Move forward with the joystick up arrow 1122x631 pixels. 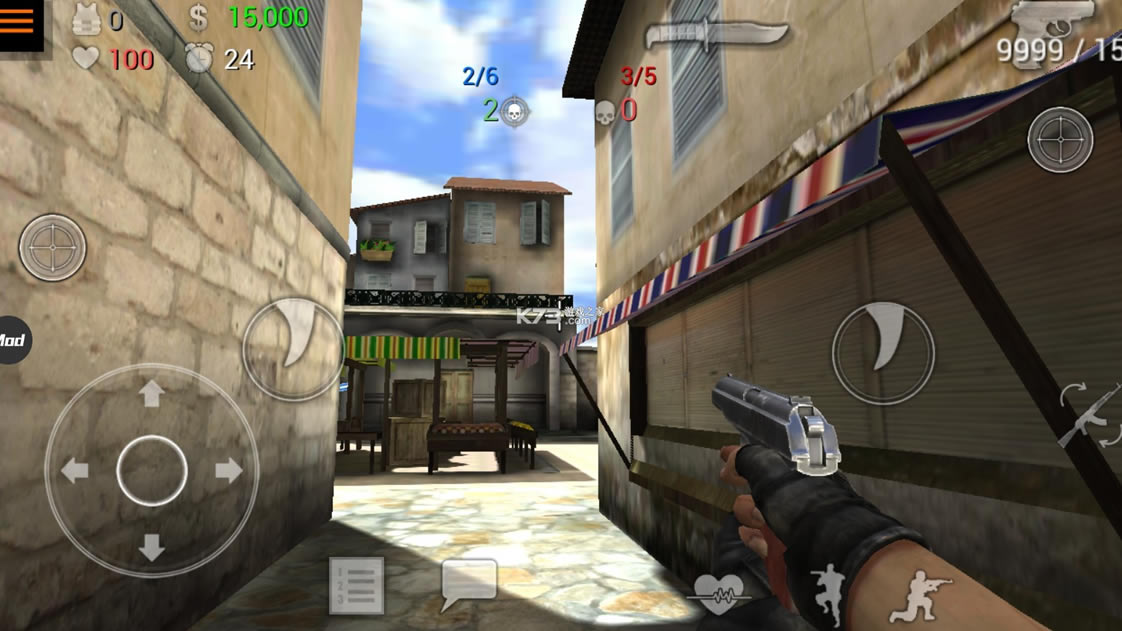click(x=151, y=394)
